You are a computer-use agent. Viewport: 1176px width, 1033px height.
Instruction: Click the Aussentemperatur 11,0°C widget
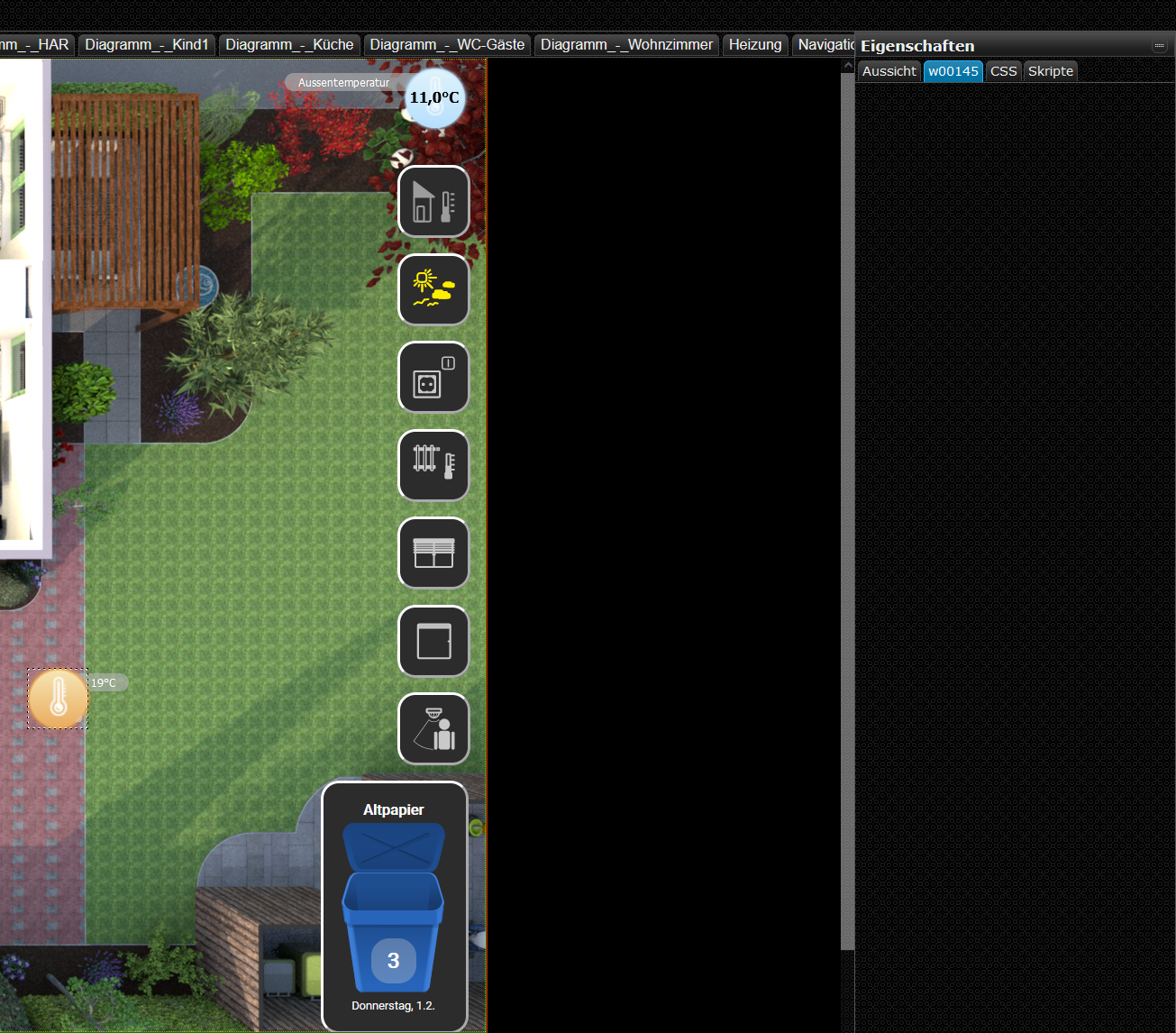click(434, 97)
